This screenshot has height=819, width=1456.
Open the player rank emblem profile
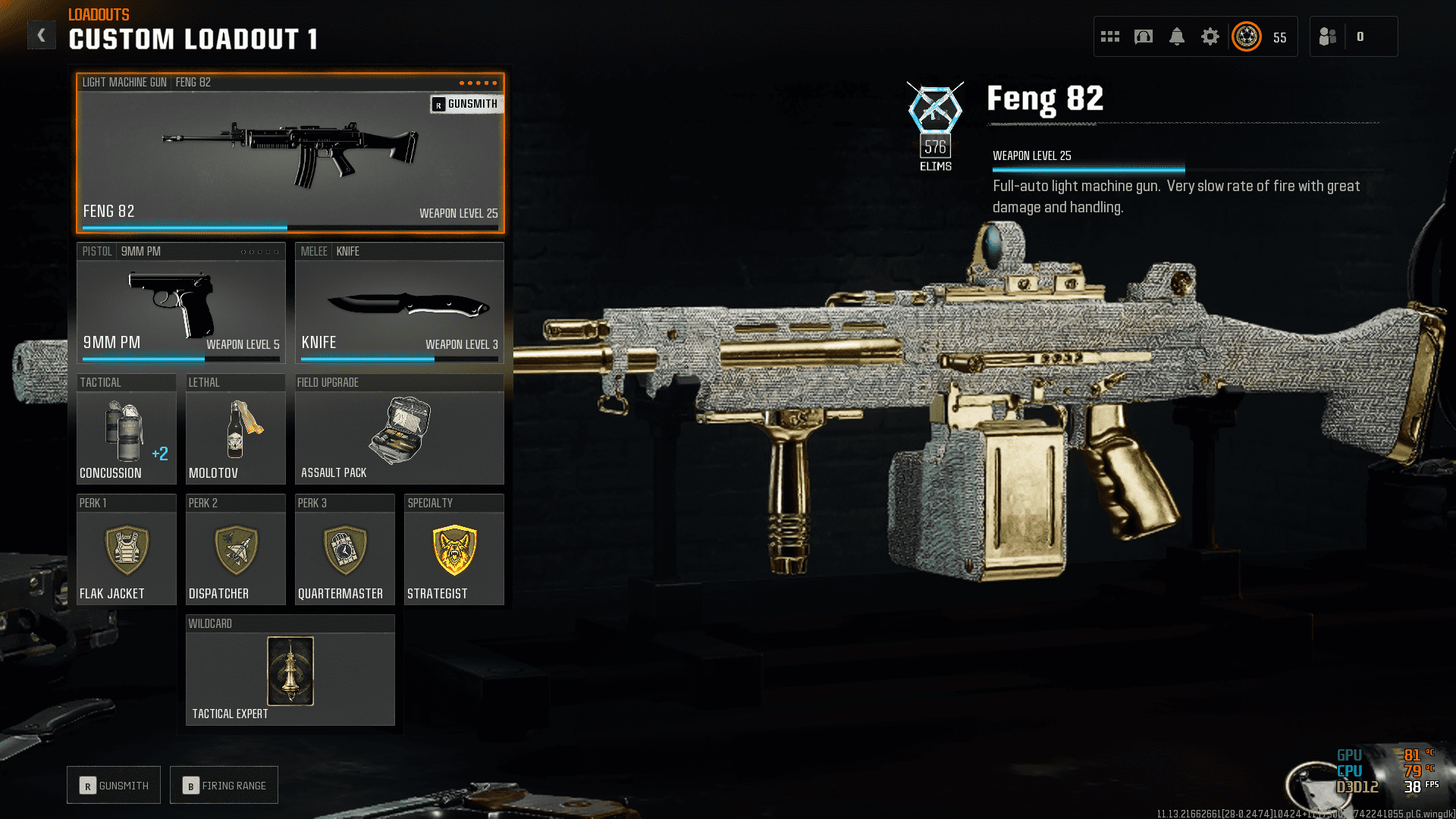tap(1247, 36)
